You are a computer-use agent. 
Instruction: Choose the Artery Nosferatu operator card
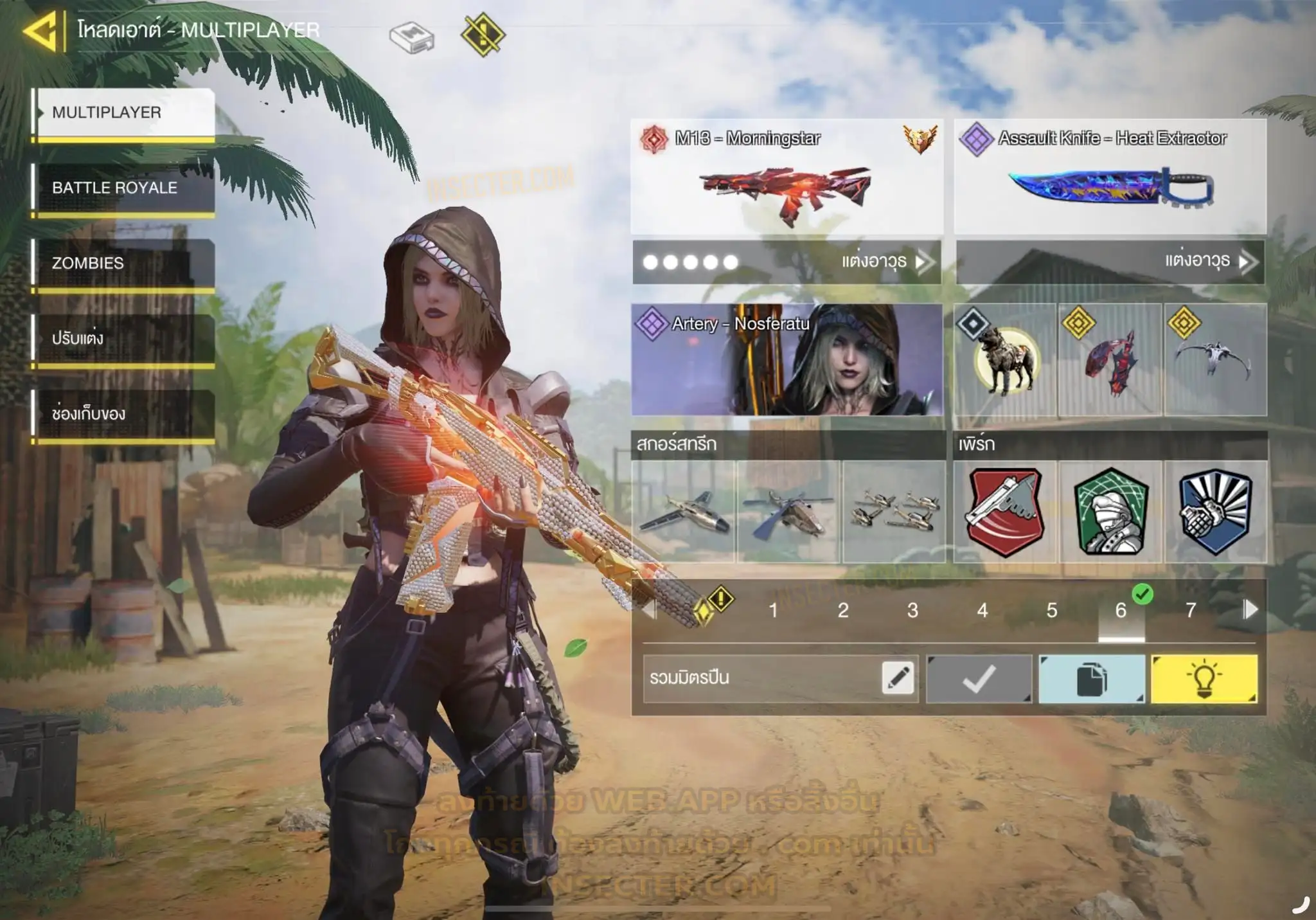click(787, 360)
